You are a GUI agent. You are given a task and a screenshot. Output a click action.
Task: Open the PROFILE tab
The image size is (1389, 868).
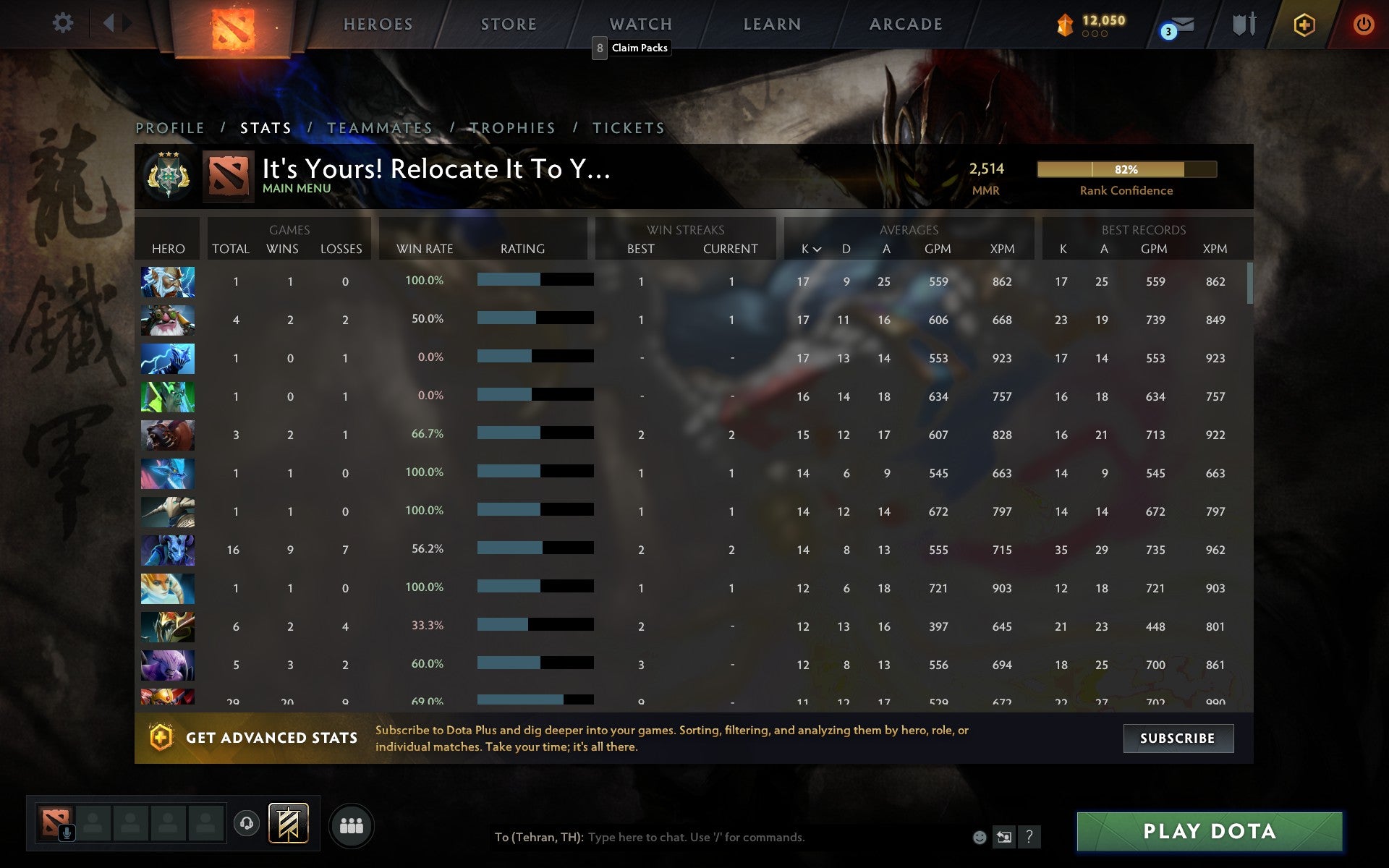[x=170, y=127]
